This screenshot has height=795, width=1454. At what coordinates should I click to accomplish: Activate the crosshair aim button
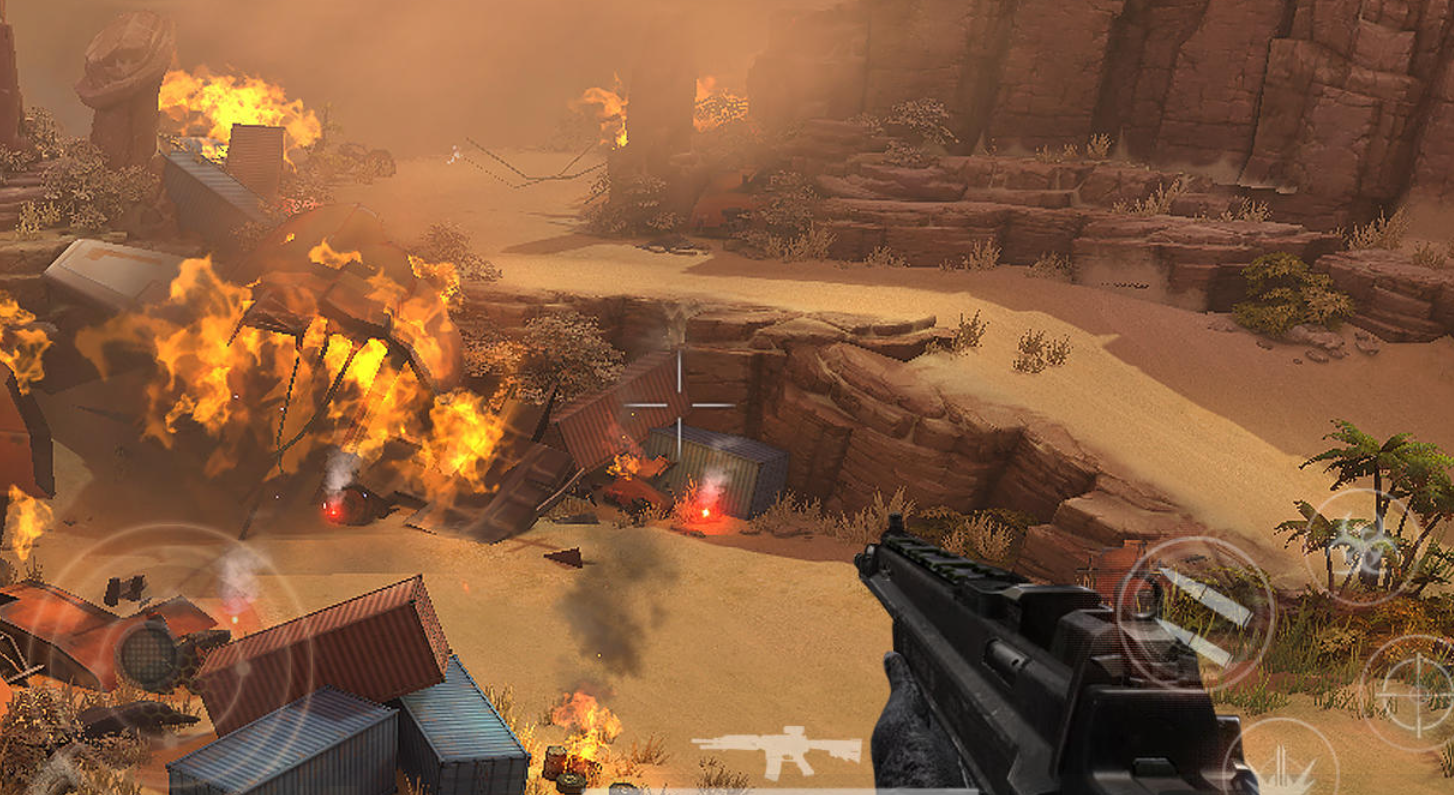click(x=1416, y=692)
